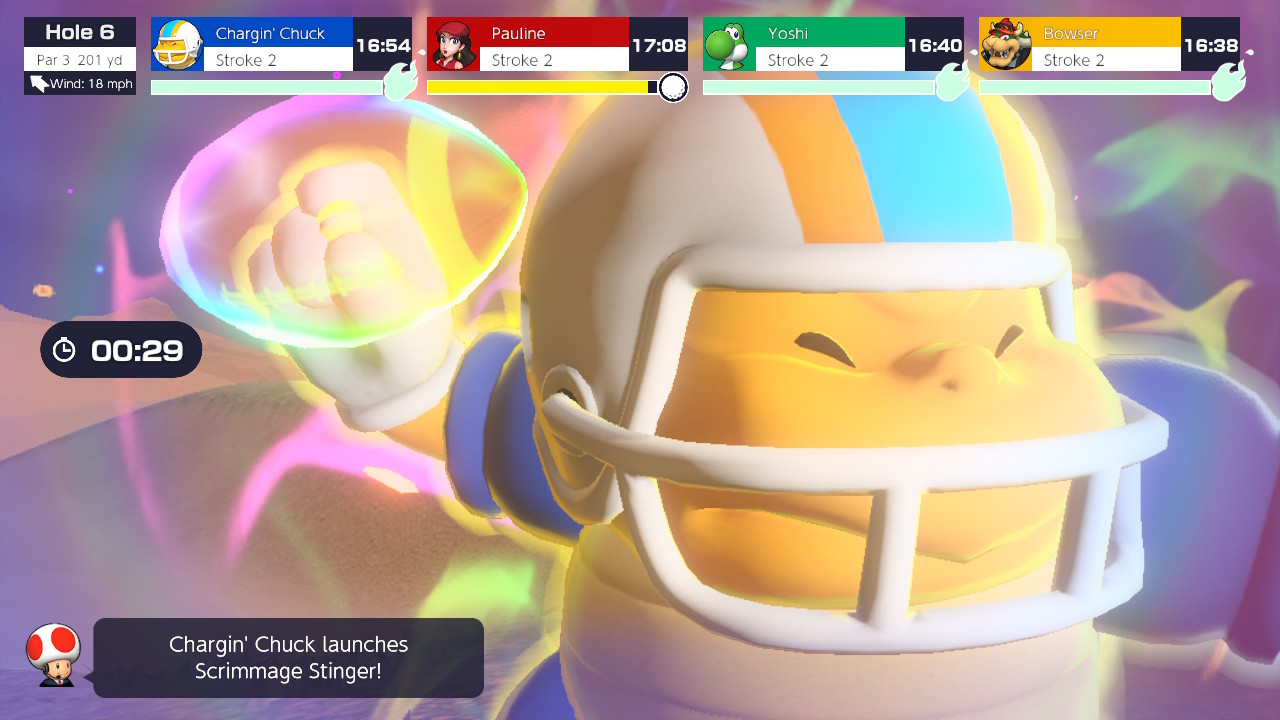Click Chargin' Chuck's character portrait
The width and height of the screenshot is (1280, 720).
(x=178, y=44)
